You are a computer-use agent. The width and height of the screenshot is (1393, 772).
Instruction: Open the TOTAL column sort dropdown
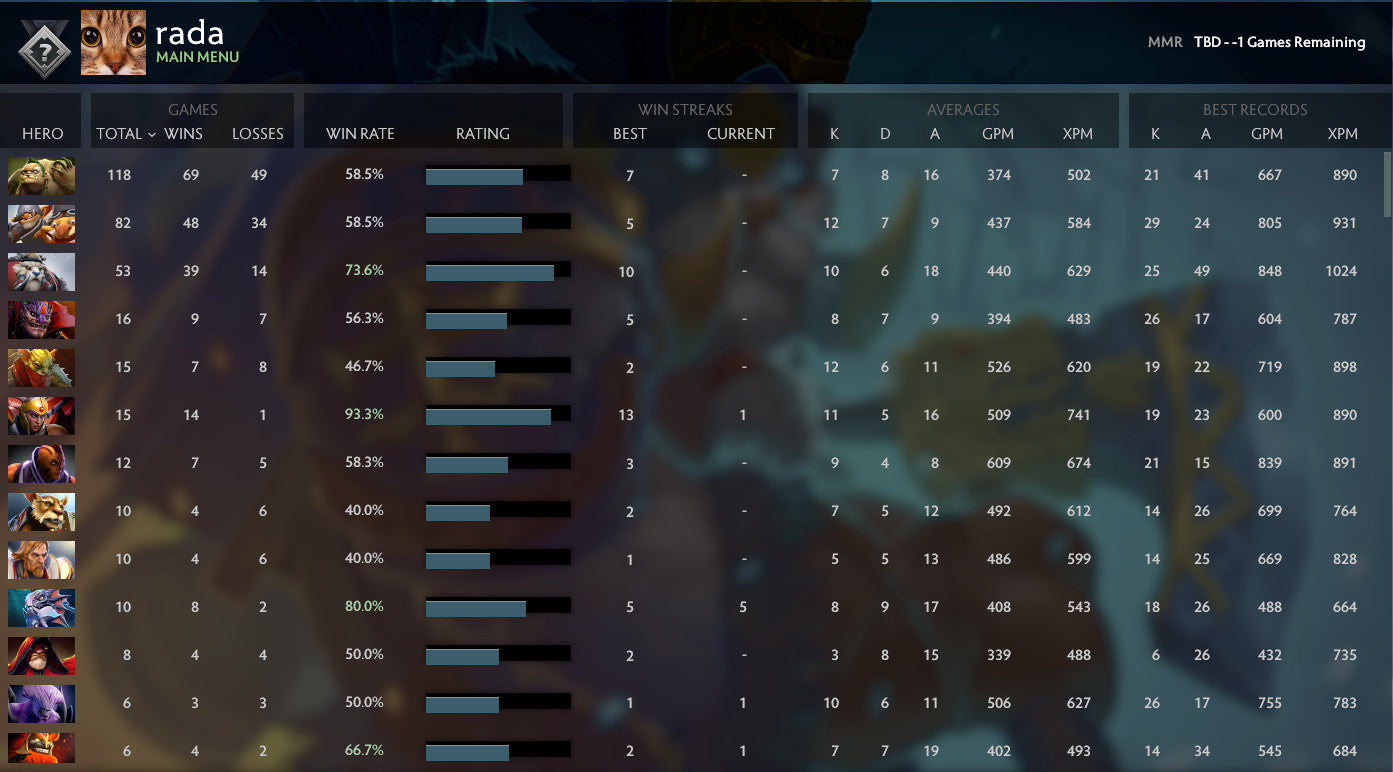click(x=122, y=133)
